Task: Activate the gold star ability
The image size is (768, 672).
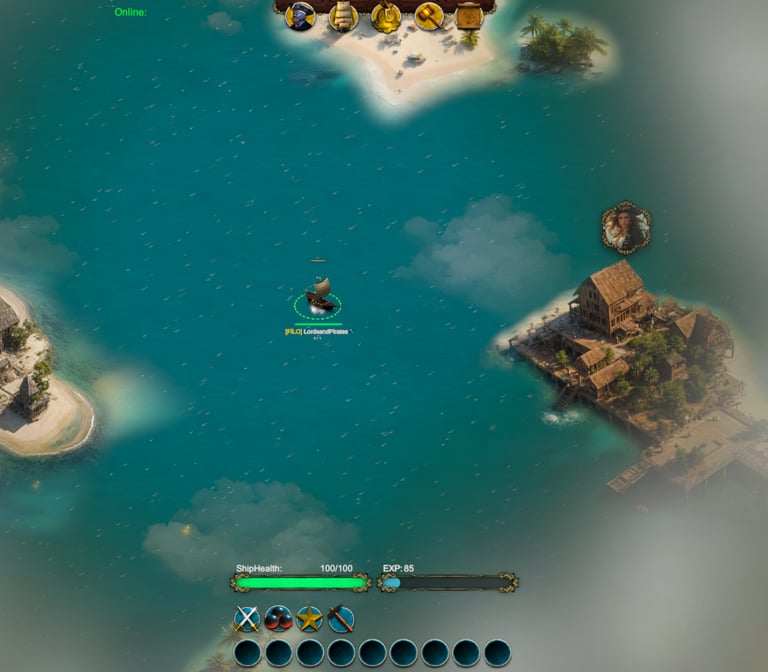Action: [x=310, y=619]
